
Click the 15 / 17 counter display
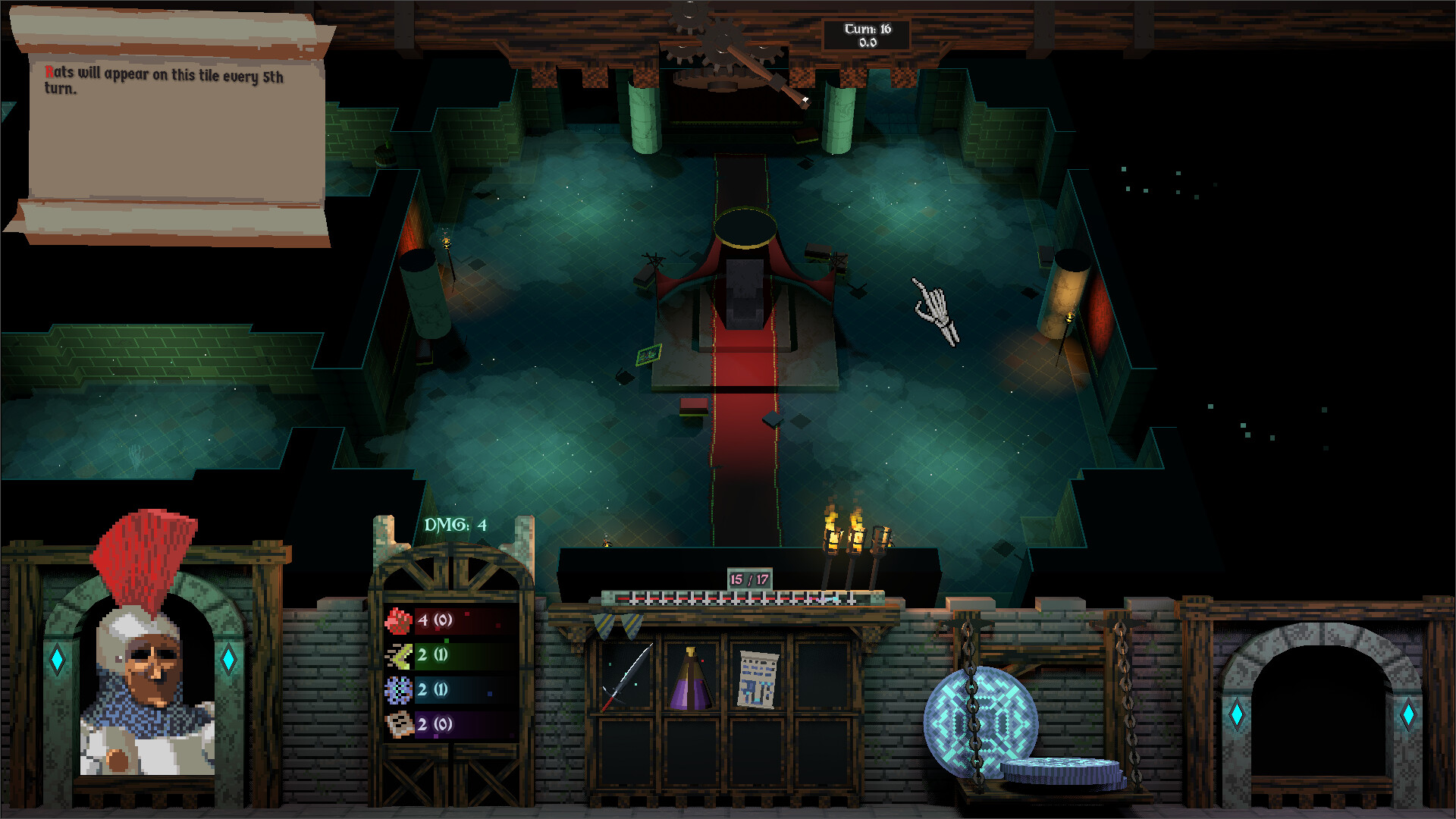[x=748, y=576]
